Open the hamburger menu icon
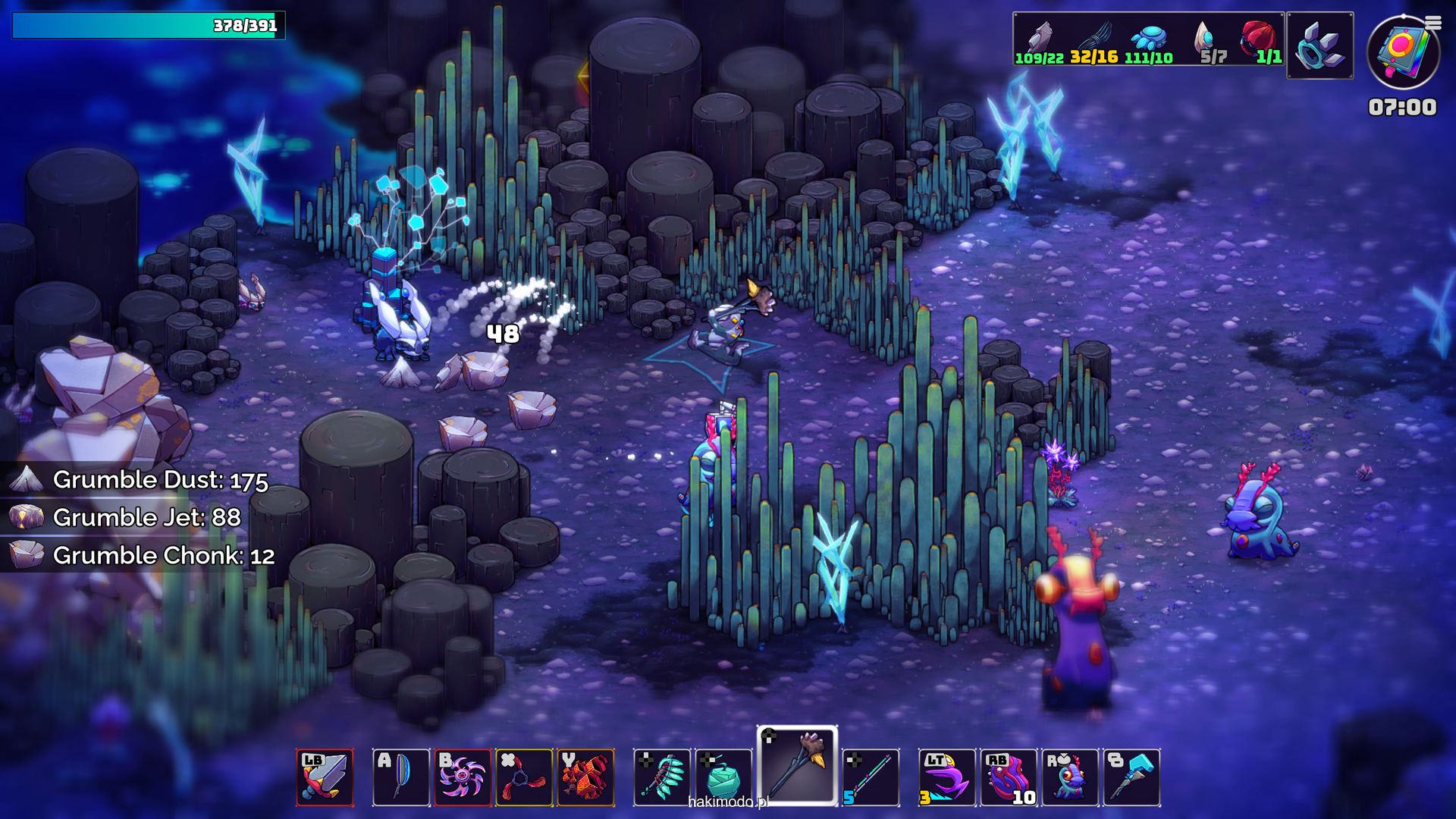The width and height of the screenshot is (1456, 819). coord(1433,23)
